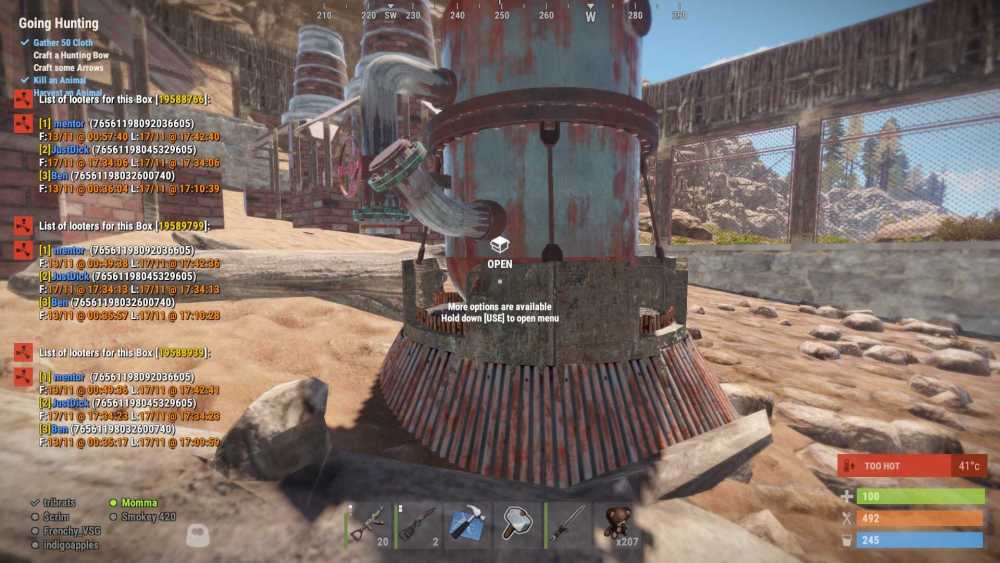1000x563 pixels.
Task: Select the rifle hotbar slot showing 2
Action: tap(418, 525)
